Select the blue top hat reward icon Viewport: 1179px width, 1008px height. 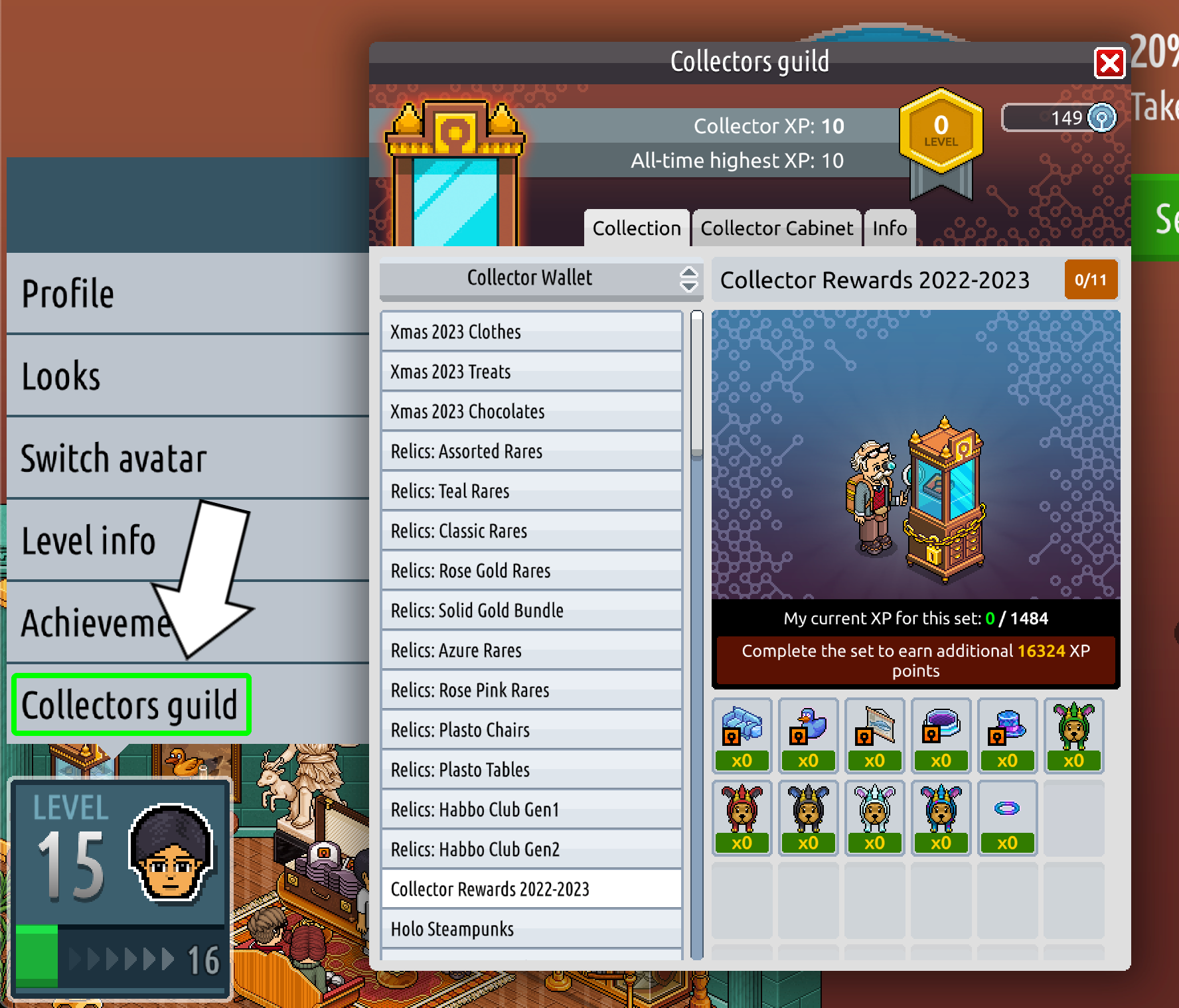(x=1007, y=727)
